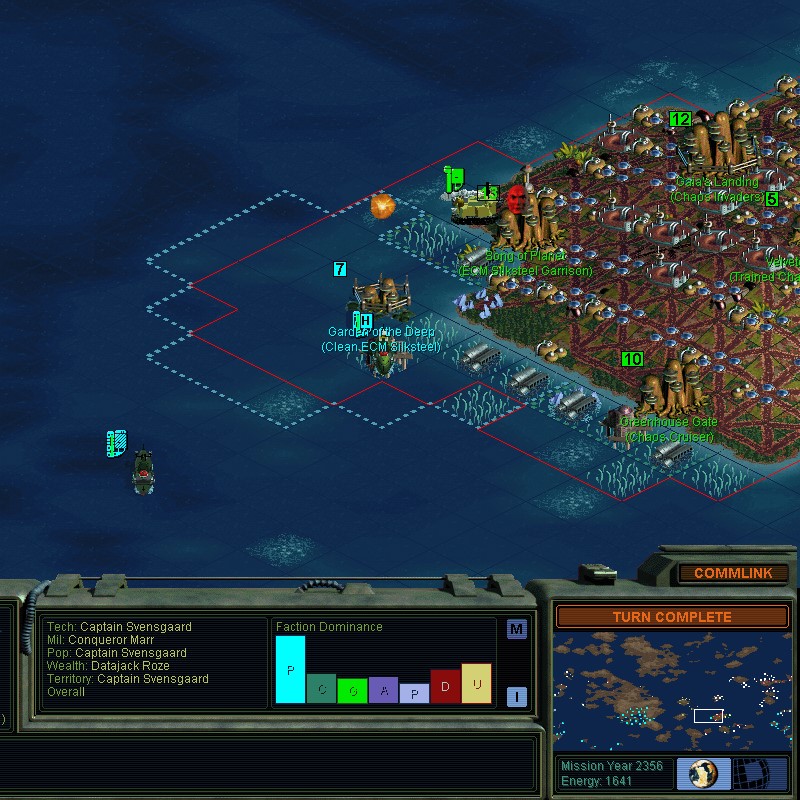Click the red D faction dominance bar
This screenshot has width=800, height=800.
(x=445, y=687)
